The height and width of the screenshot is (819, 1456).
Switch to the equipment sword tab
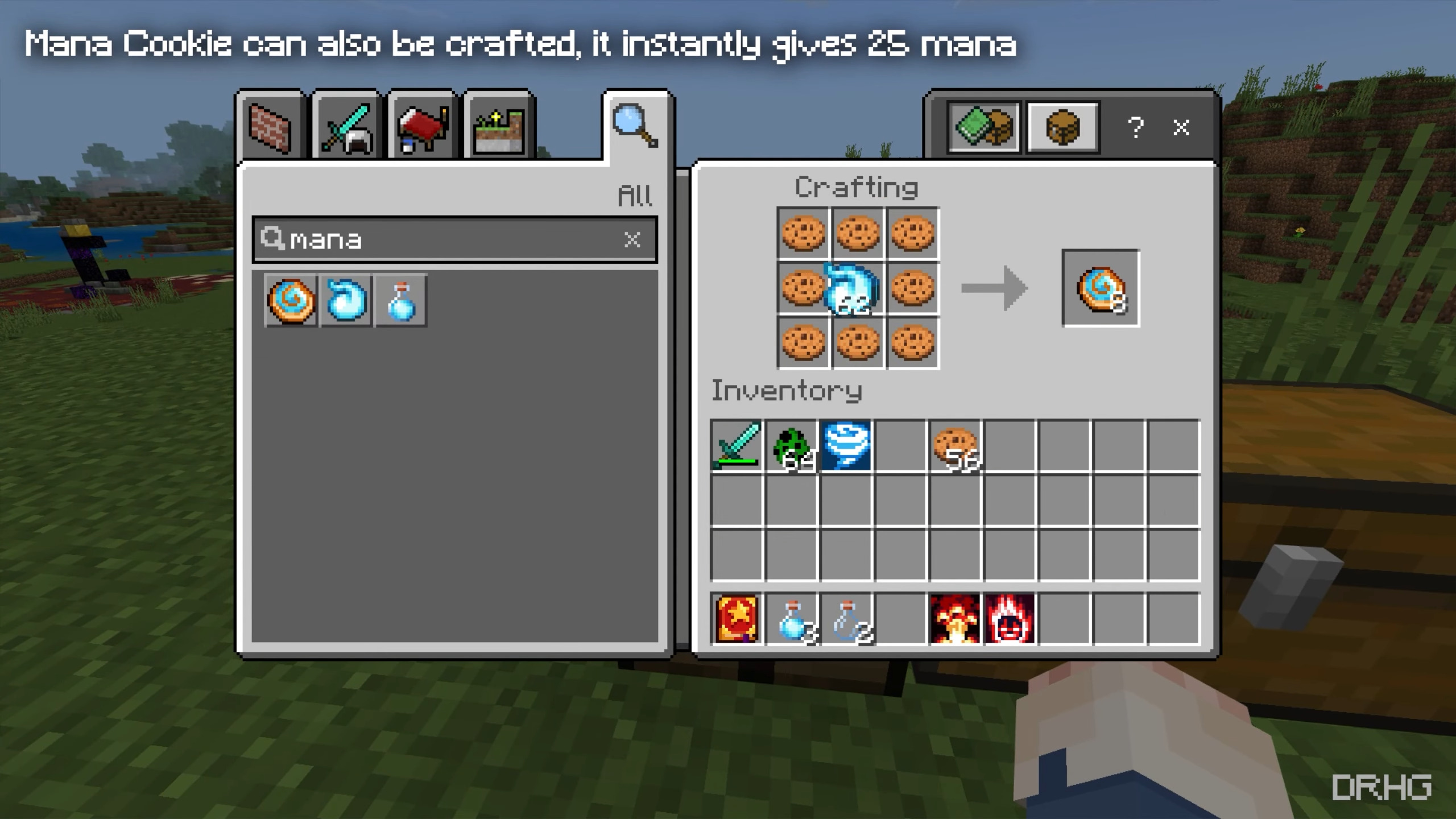tap(346, 127)
